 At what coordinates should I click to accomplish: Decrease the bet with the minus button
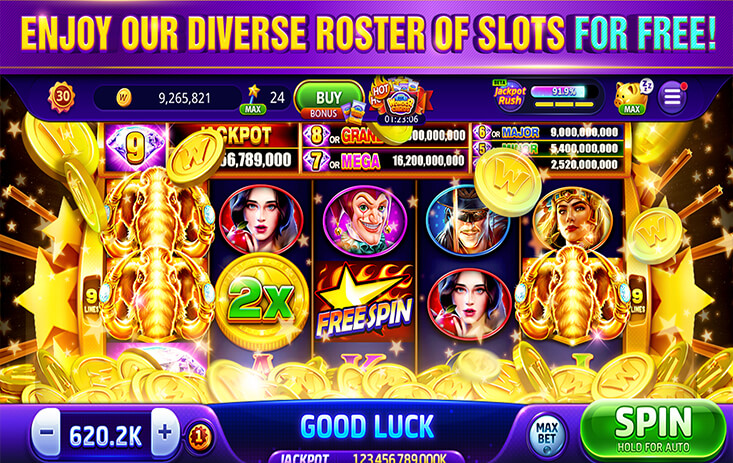pyautogui.click(x=47, y=435)
